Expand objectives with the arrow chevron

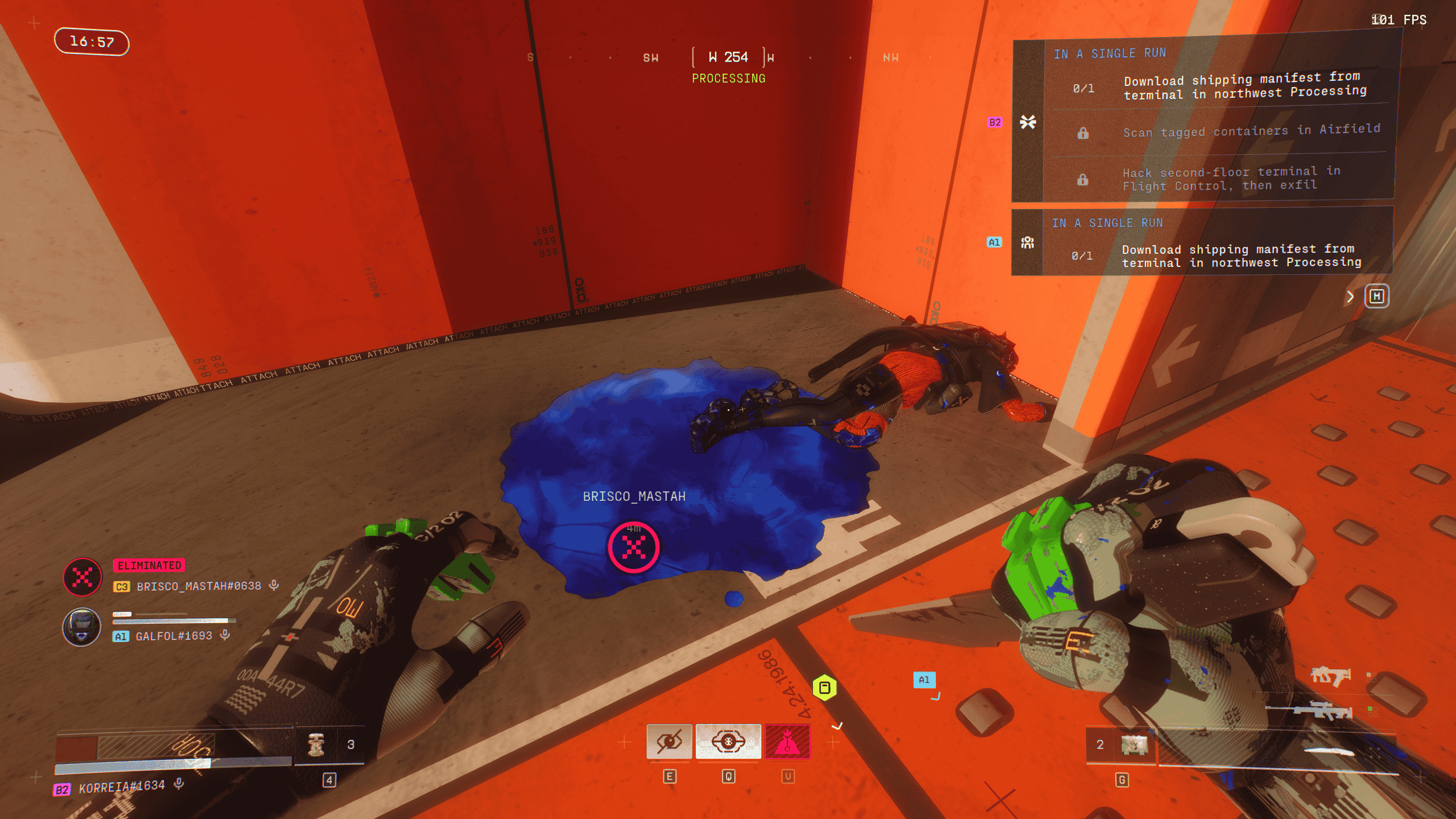tap(1350, 297)
